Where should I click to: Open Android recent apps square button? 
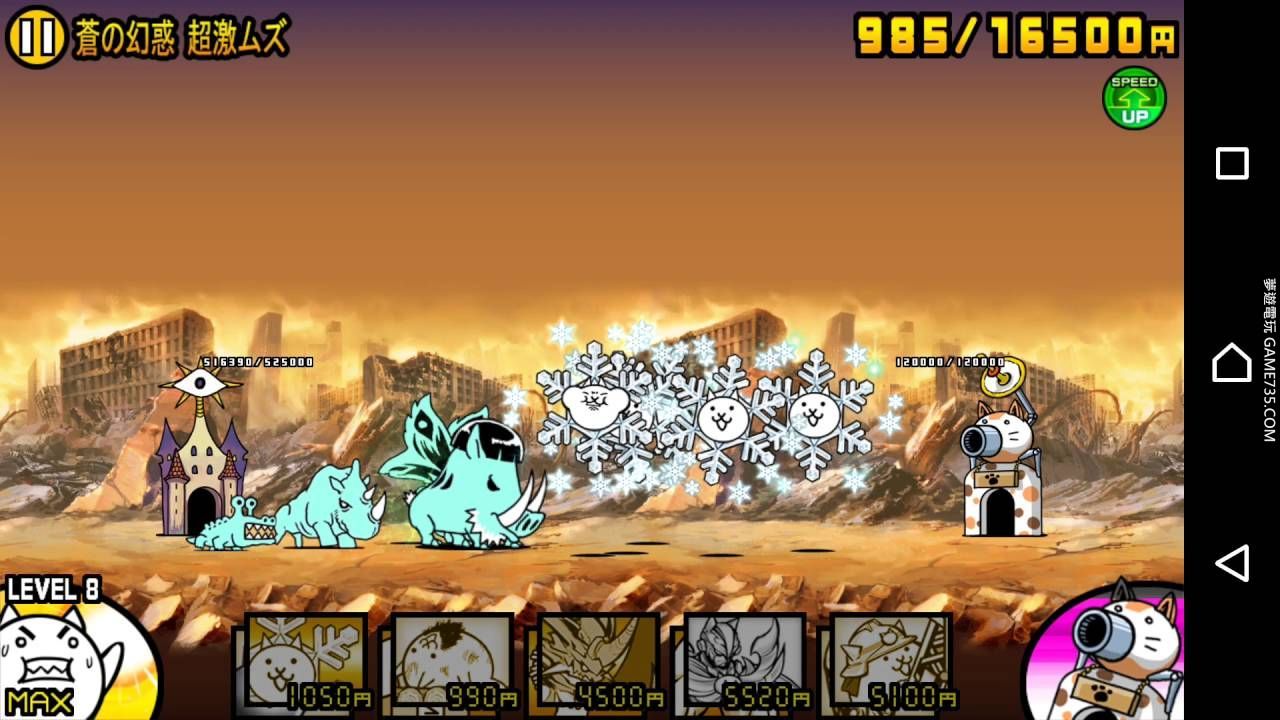click(x=1232, y=163)
